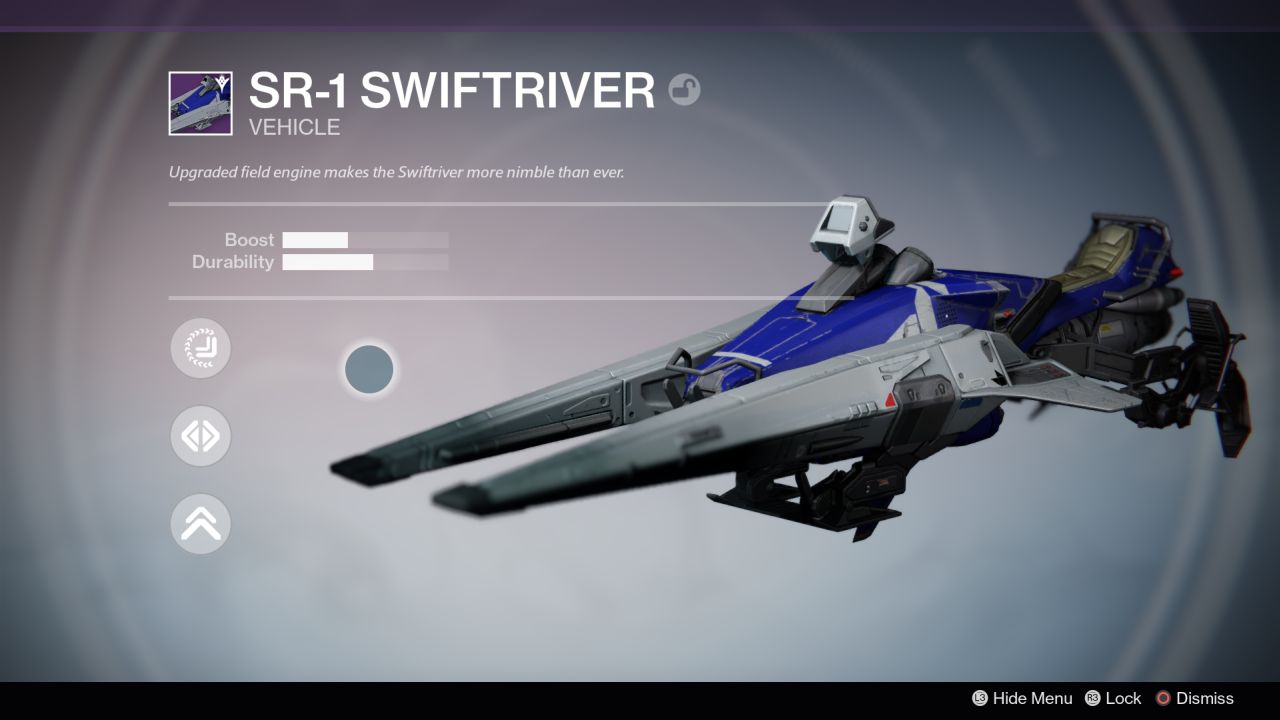1280x720 pixels.
Task: Select the double chevron boost upgrade icon
Action: pyautogui.click(x=200, y=523)
